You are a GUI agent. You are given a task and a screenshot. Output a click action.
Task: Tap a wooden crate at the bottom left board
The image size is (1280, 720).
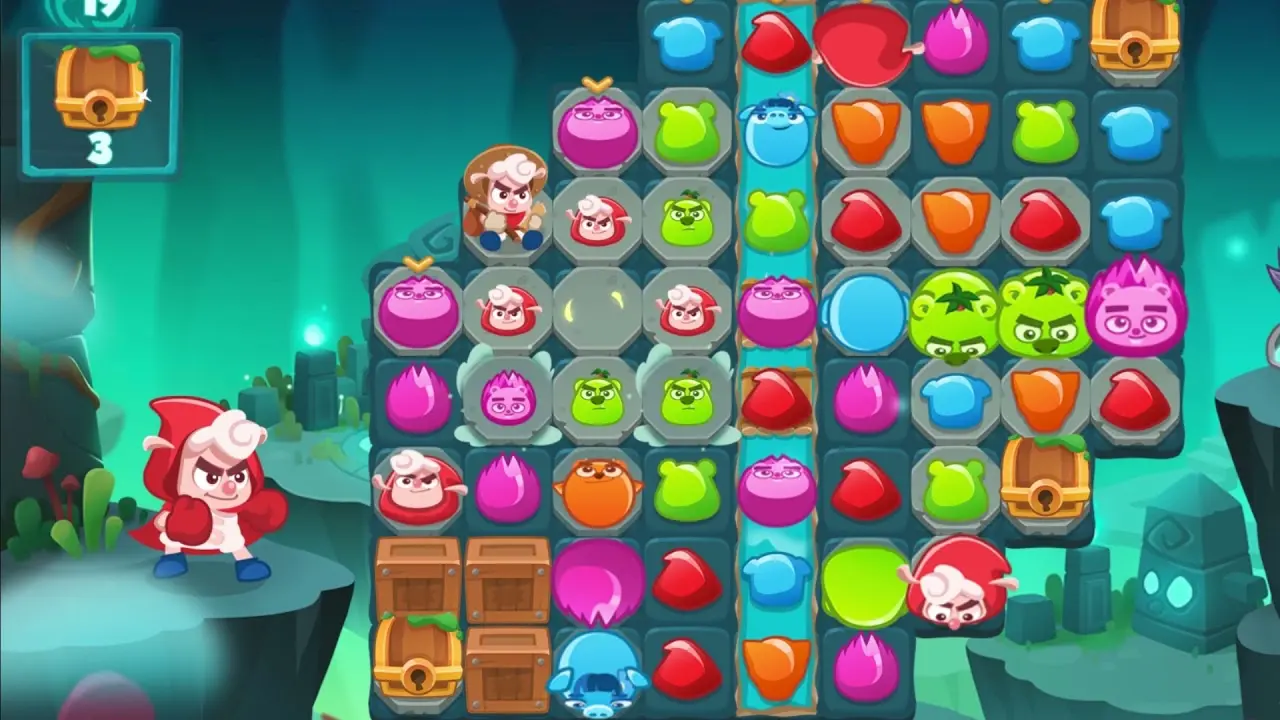click(x=417, y=582)
